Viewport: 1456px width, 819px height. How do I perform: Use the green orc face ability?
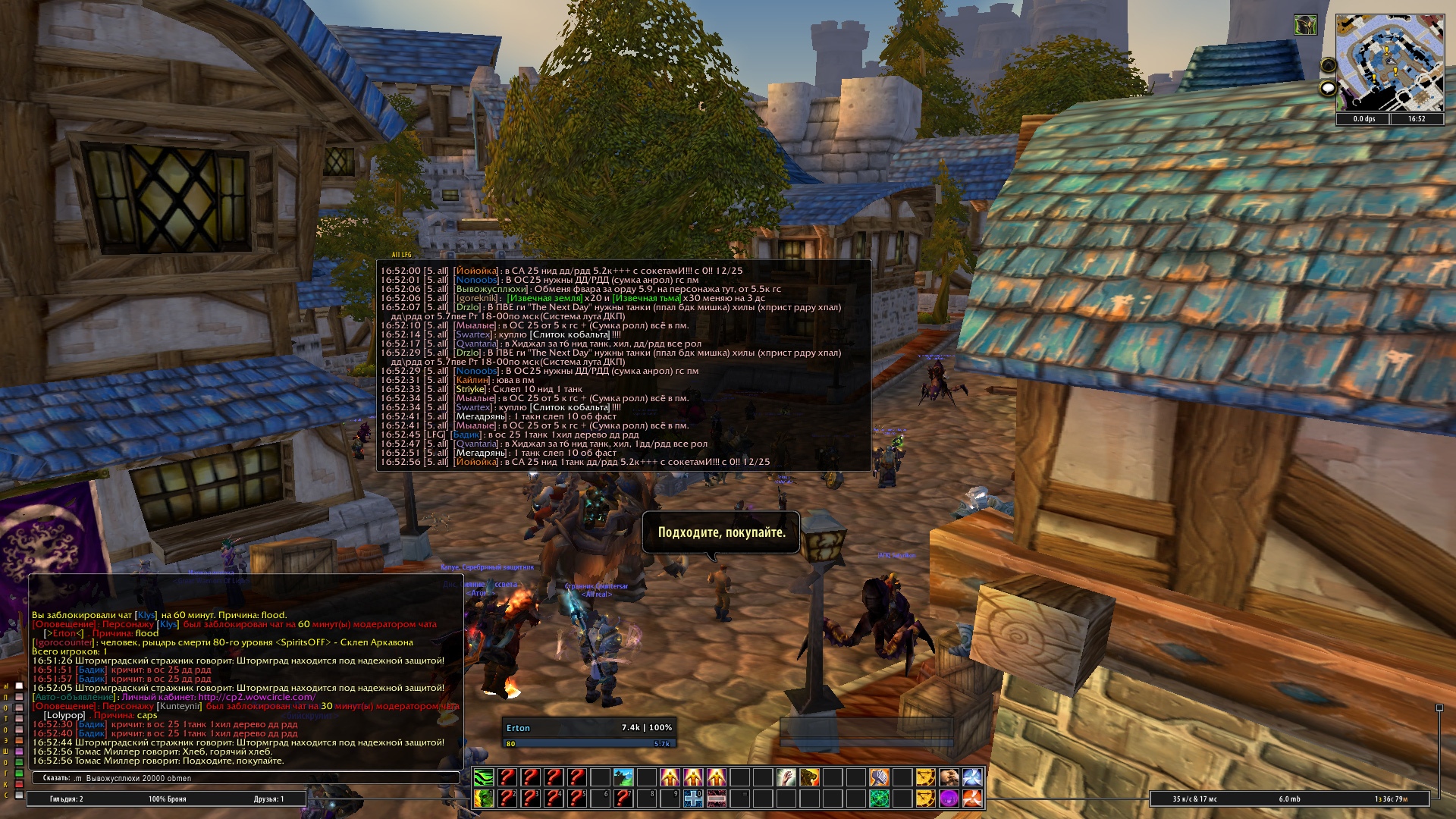pos(484,798)
